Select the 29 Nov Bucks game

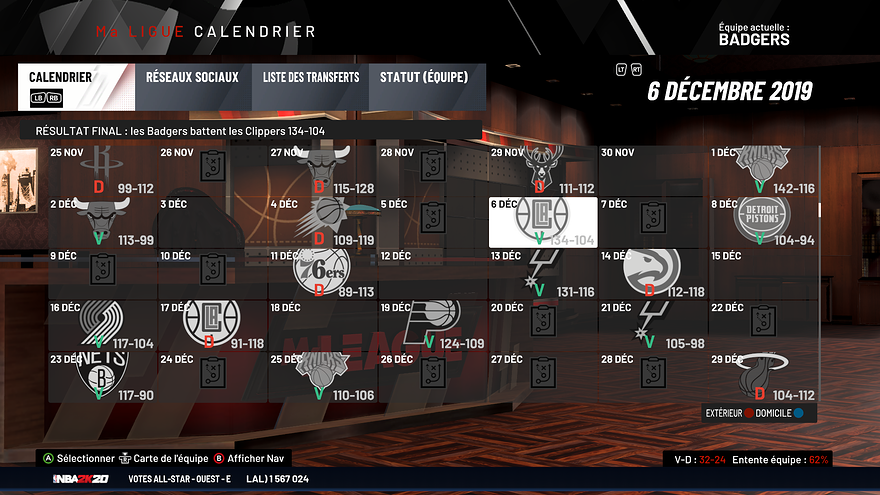click(542, 170)
